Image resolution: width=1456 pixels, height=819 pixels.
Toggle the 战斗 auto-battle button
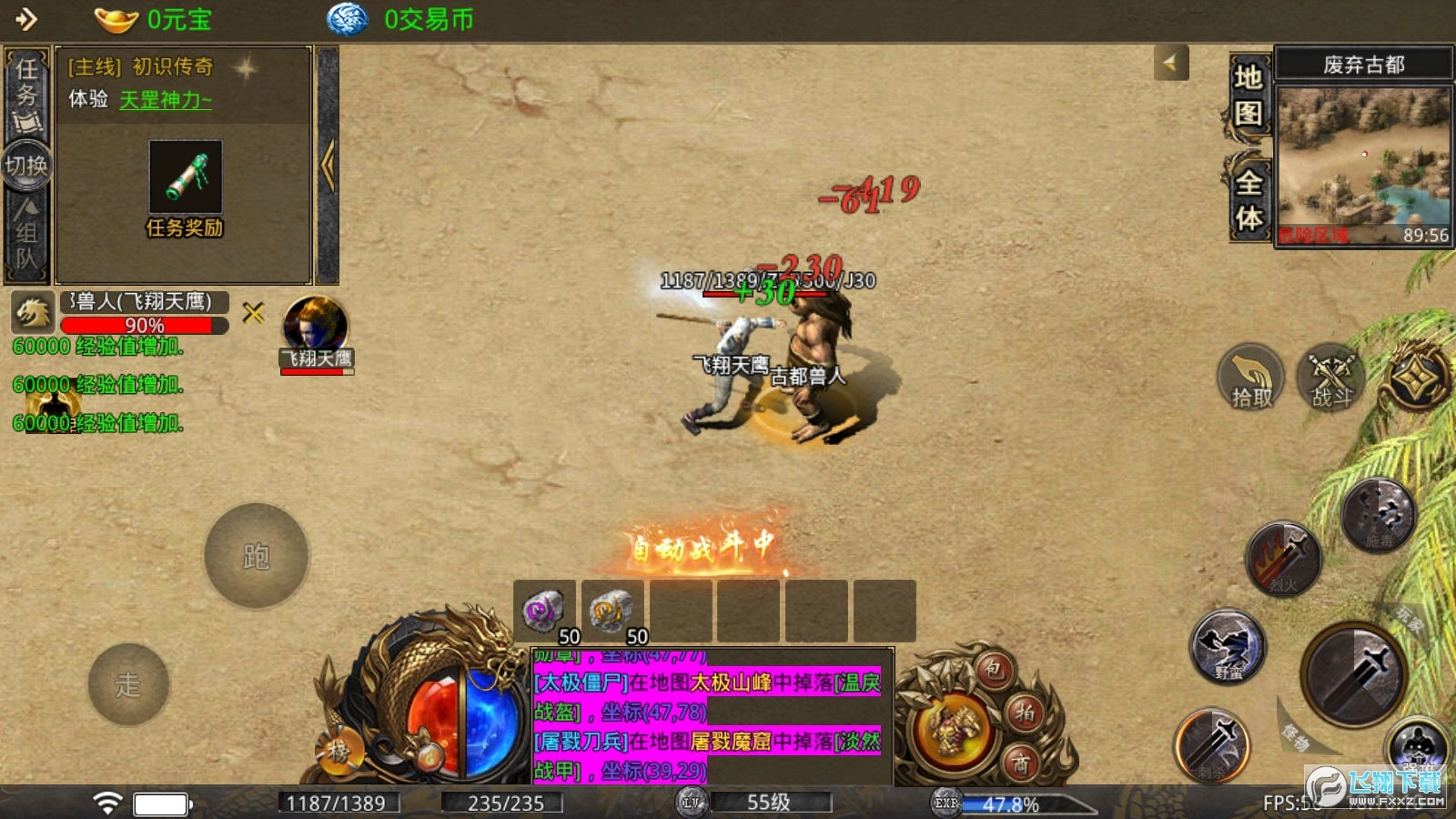pos(1331,378)
